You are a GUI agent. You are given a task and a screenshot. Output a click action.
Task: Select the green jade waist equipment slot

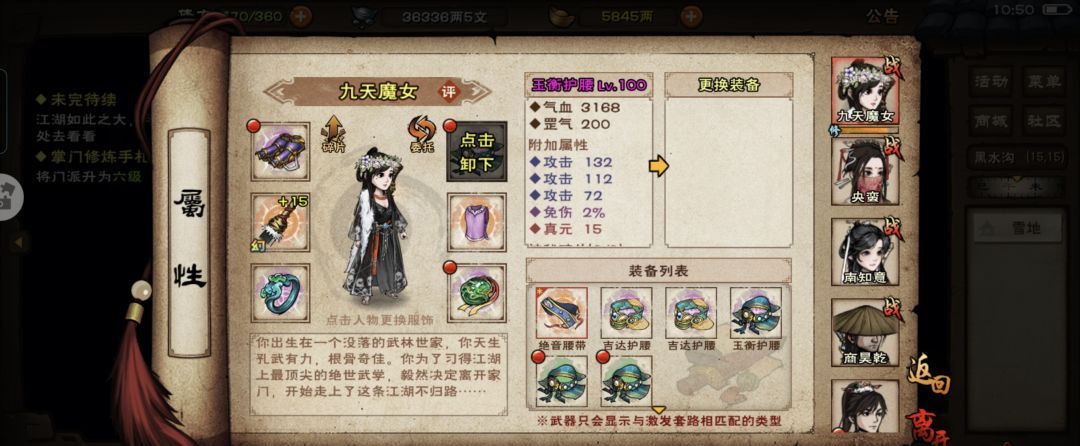(476, 289)
